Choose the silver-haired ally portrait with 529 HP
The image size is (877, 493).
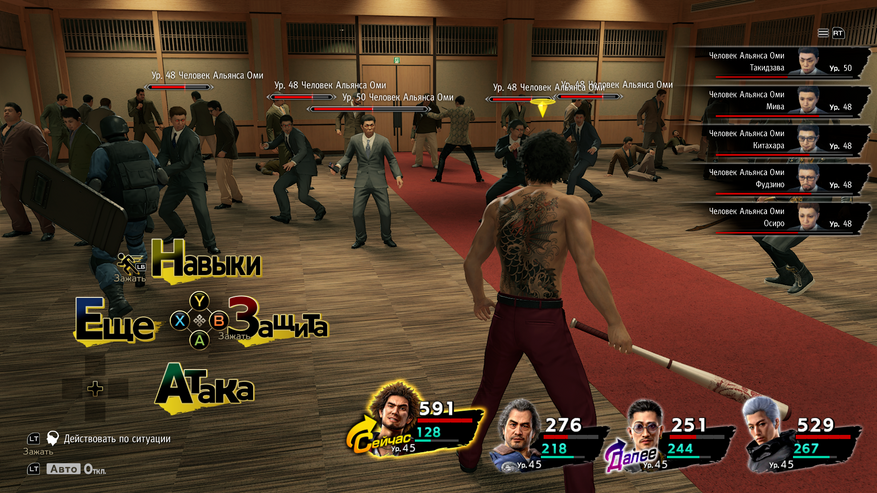(x=767, y=431)
